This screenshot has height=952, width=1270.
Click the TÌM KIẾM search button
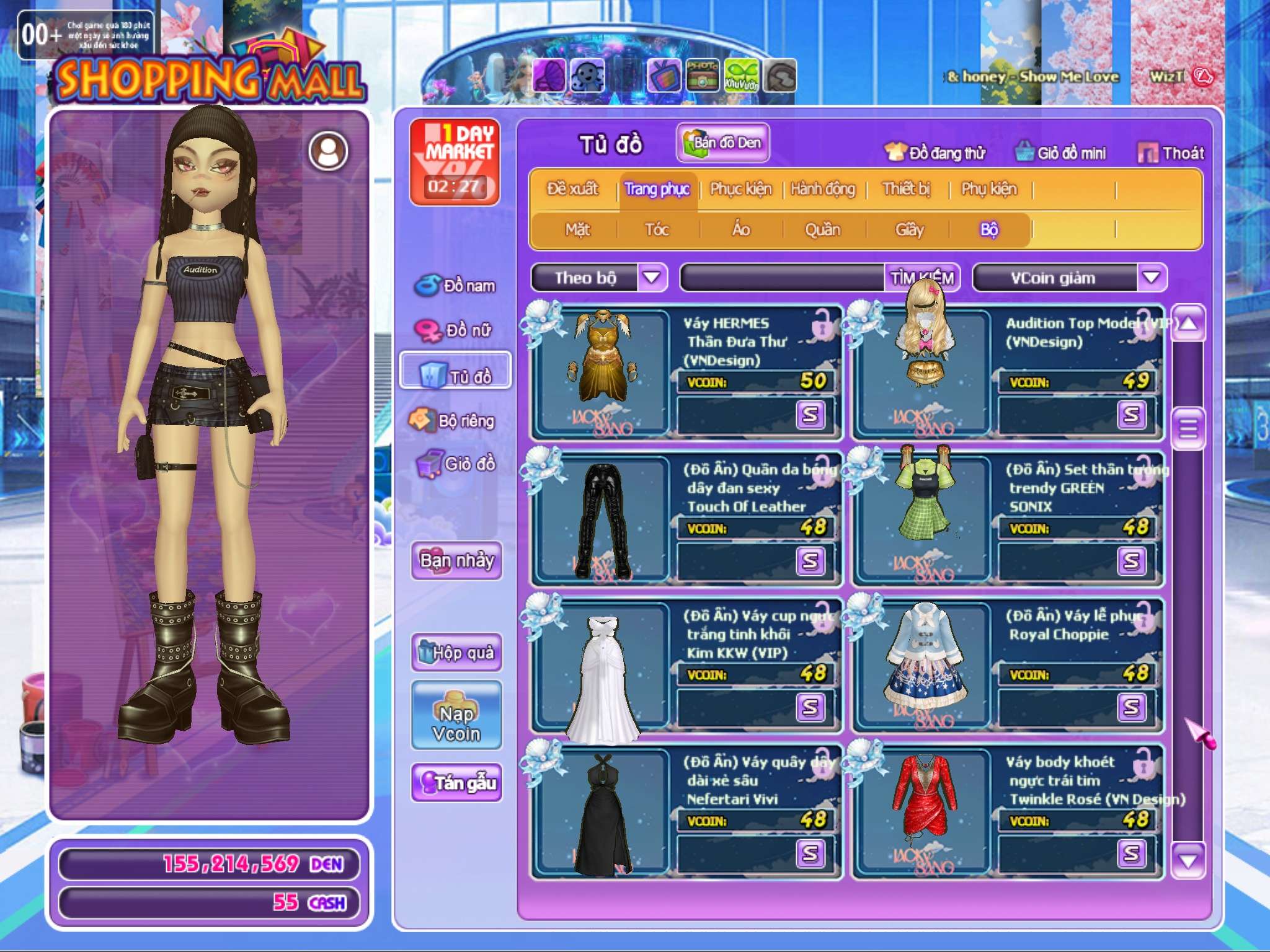[921, 278]
